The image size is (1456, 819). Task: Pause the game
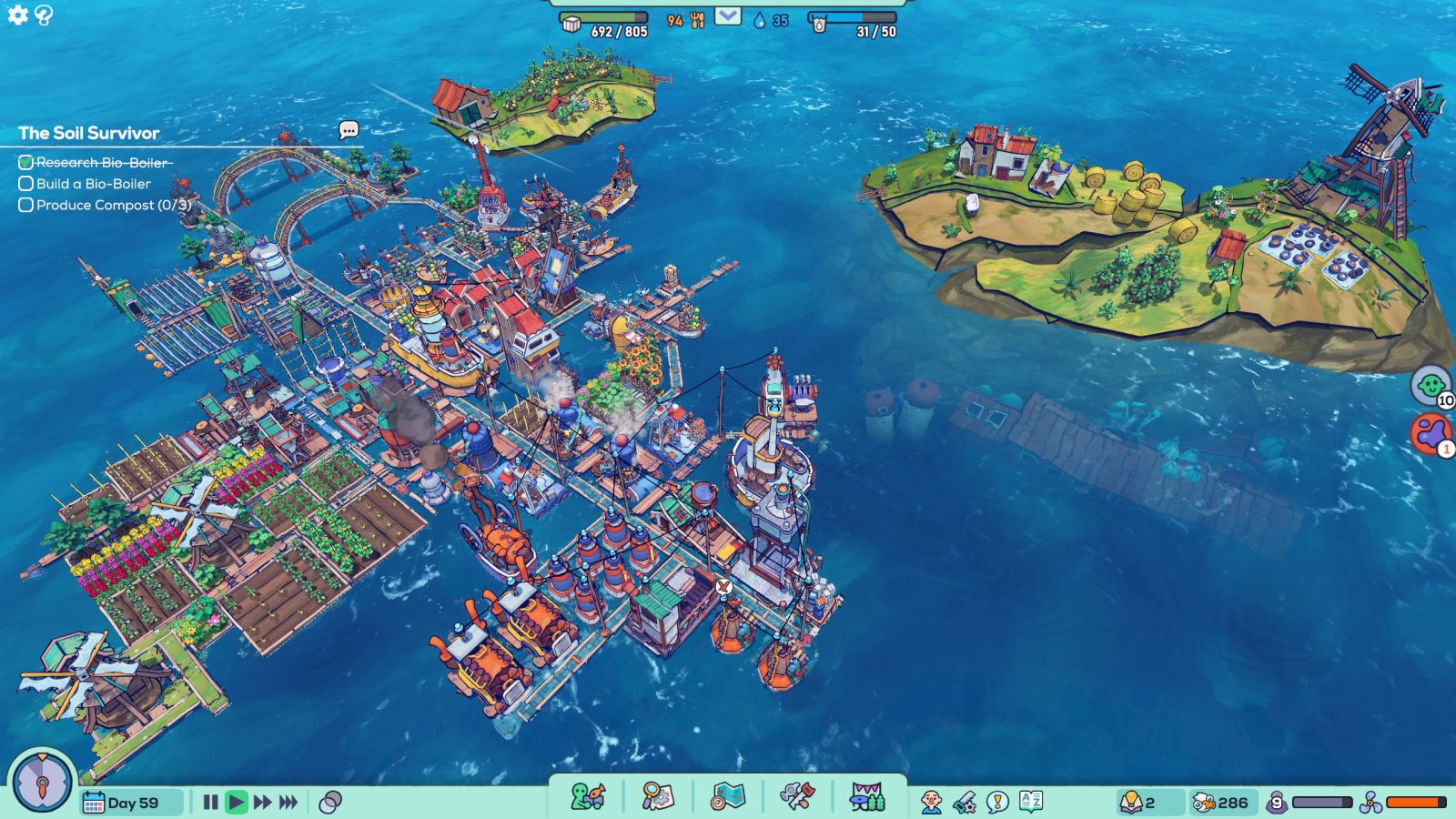tap(210, 802)
